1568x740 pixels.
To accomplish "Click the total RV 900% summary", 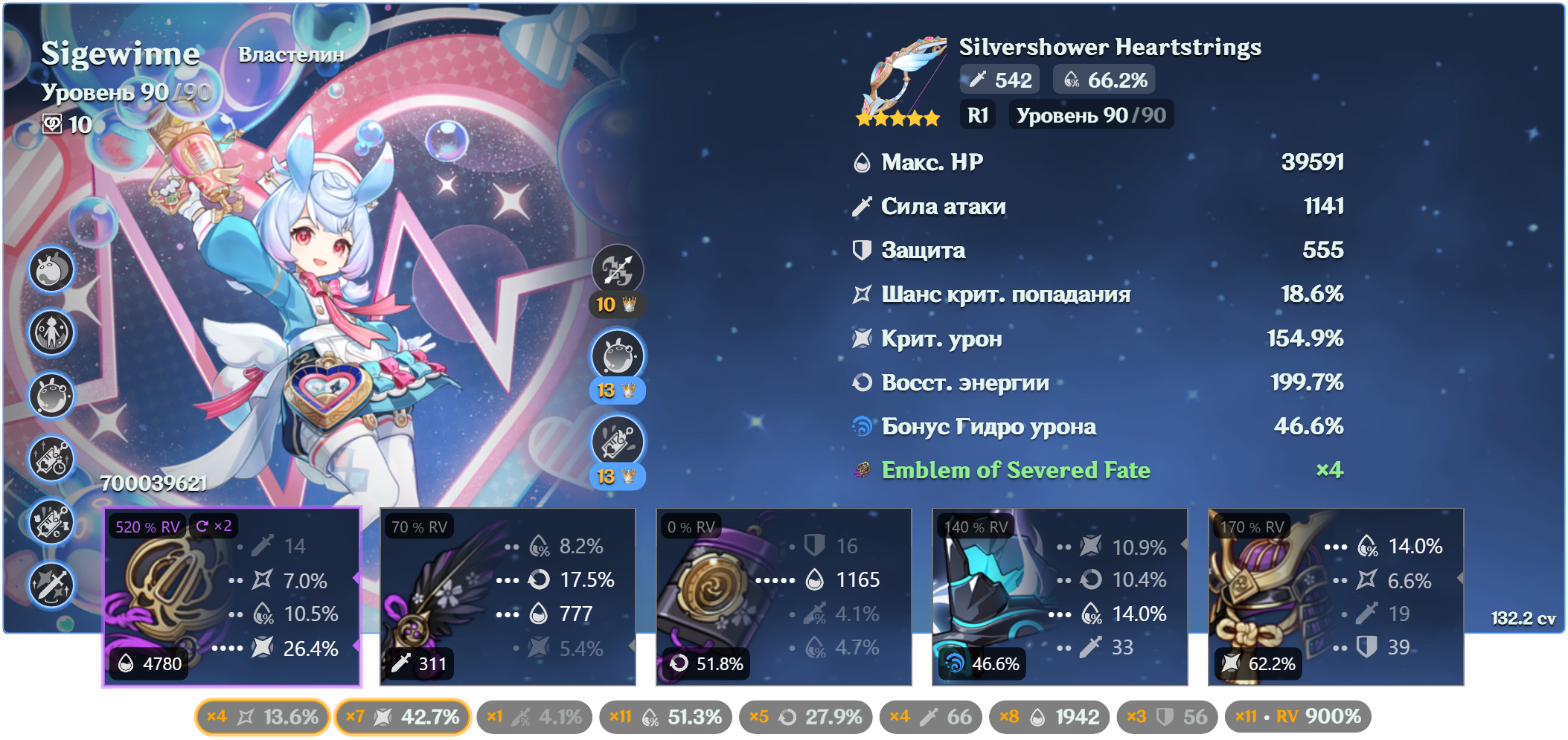I will pyautogui.click(x=1299, y=717).
